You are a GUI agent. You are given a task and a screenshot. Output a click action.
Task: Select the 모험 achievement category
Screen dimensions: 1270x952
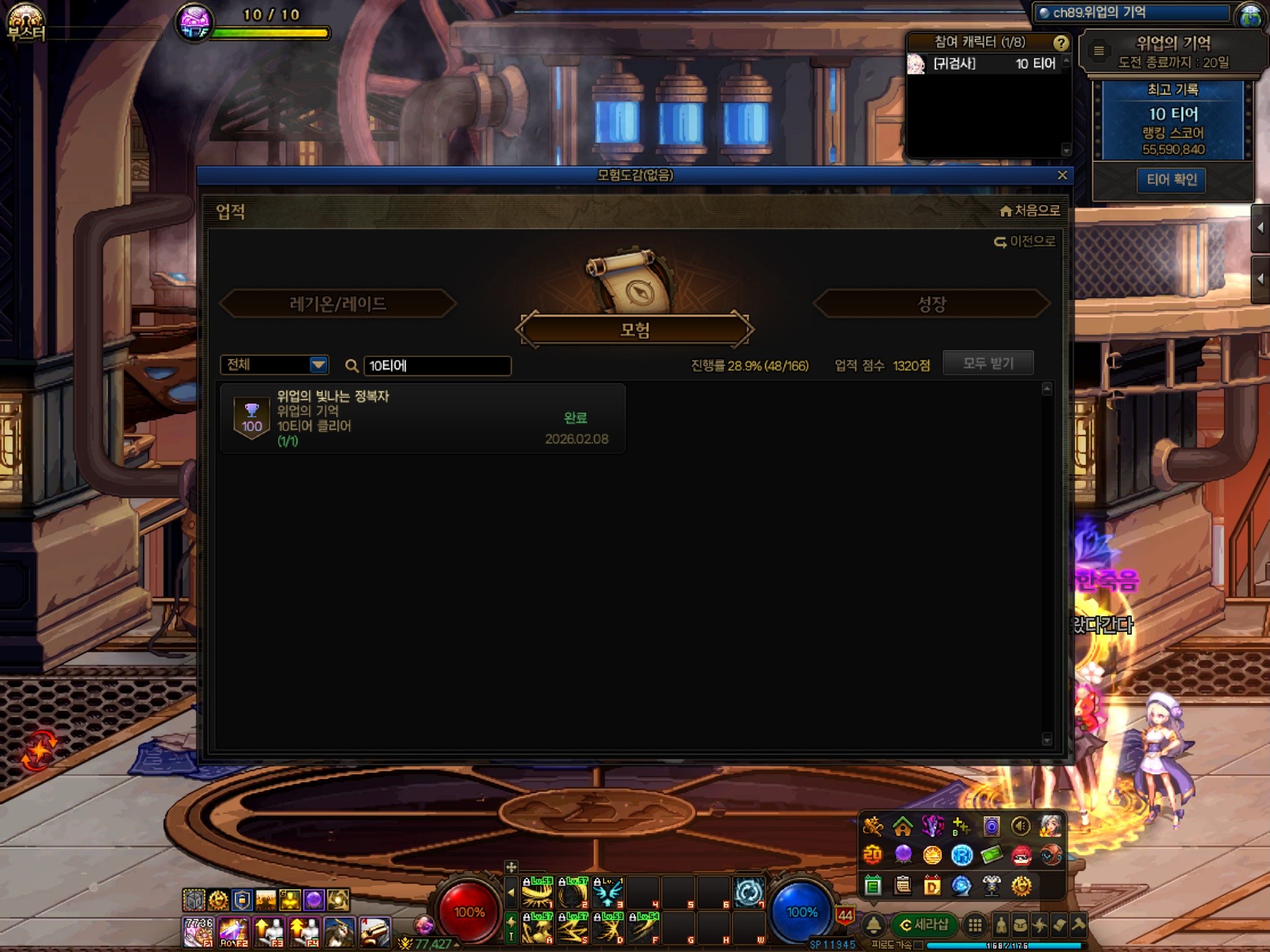tap(634, 330)
